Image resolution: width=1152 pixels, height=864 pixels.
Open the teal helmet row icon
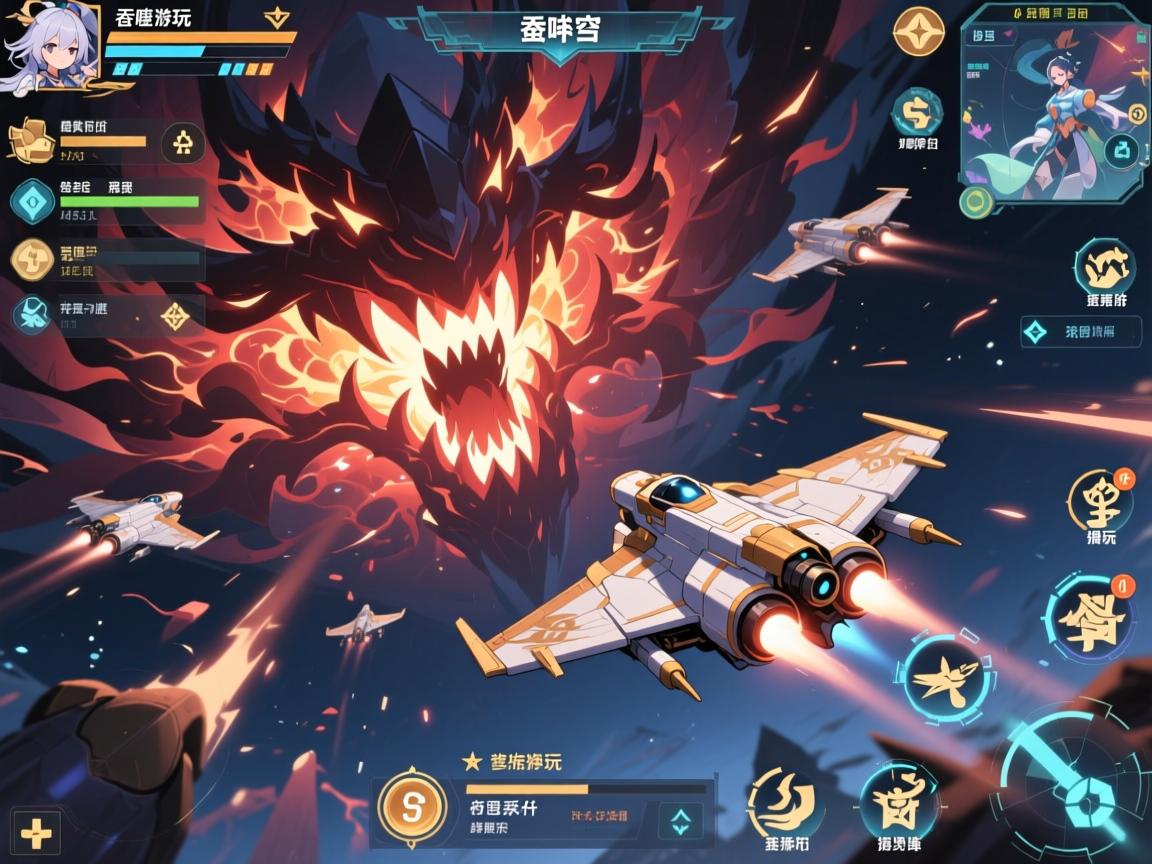click(32, 313)
